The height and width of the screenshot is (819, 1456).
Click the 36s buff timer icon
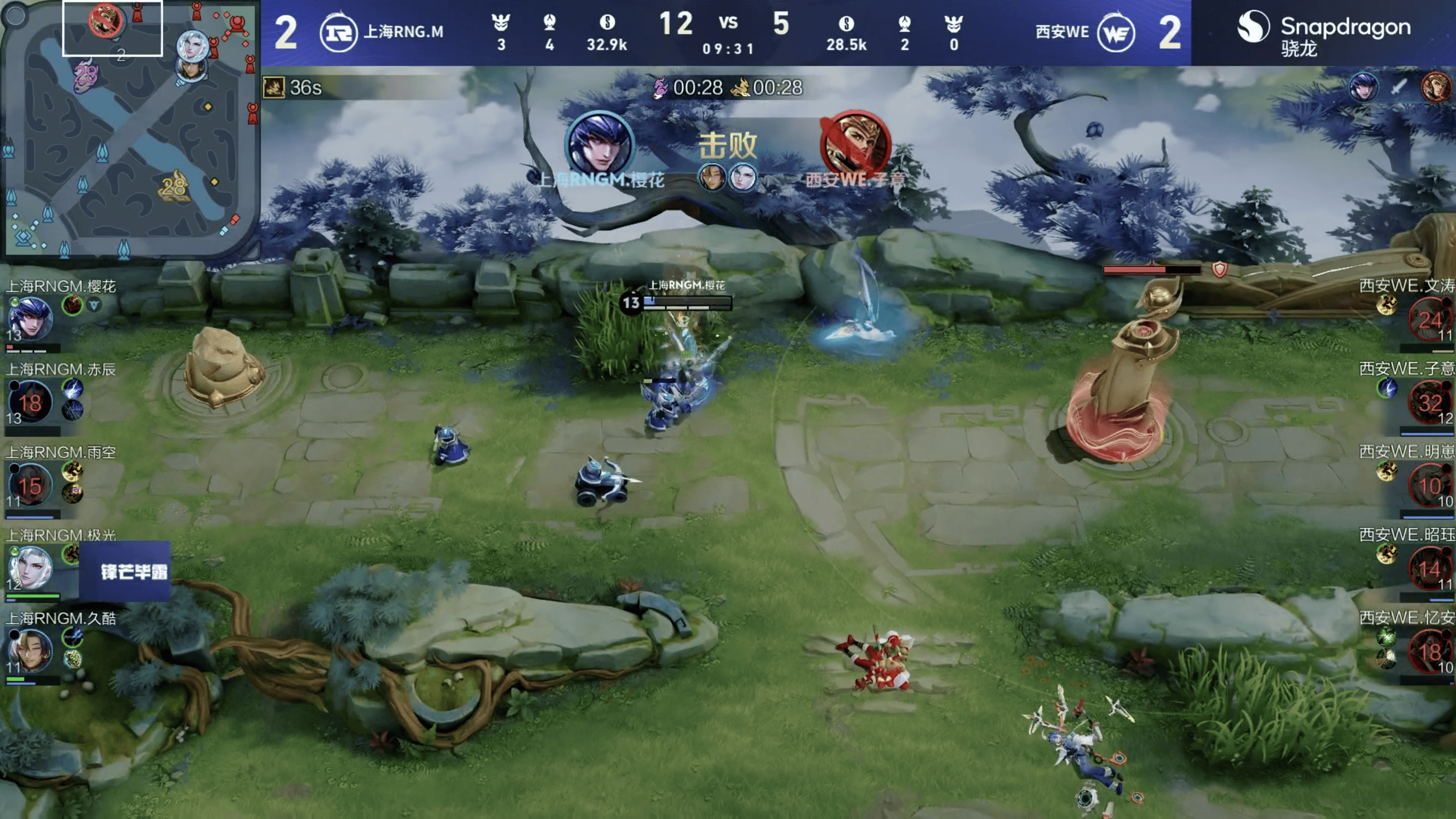274,87
